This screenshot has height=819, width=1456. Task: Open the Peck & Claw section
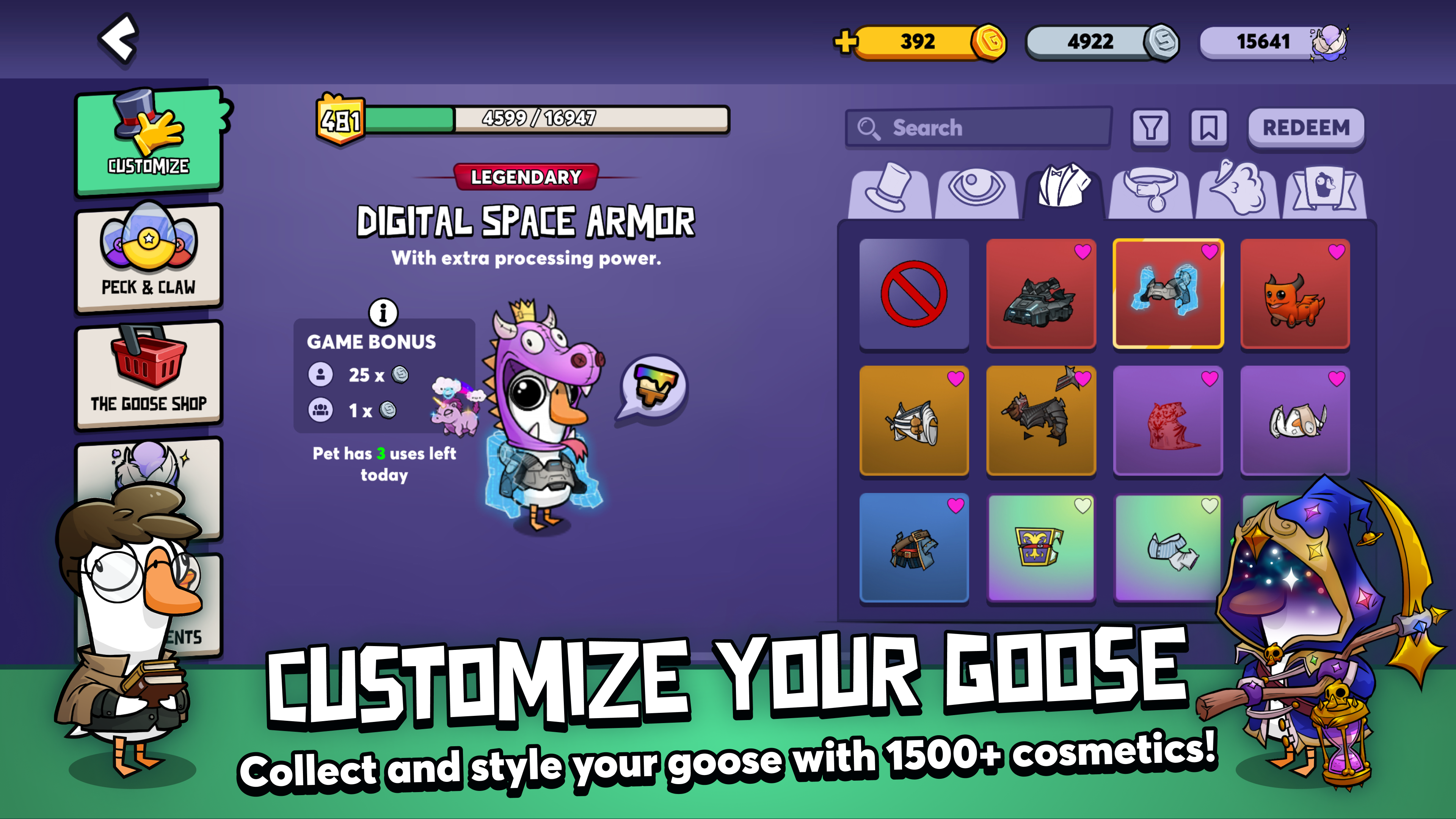pyautogui.click(x=148, y=259)
